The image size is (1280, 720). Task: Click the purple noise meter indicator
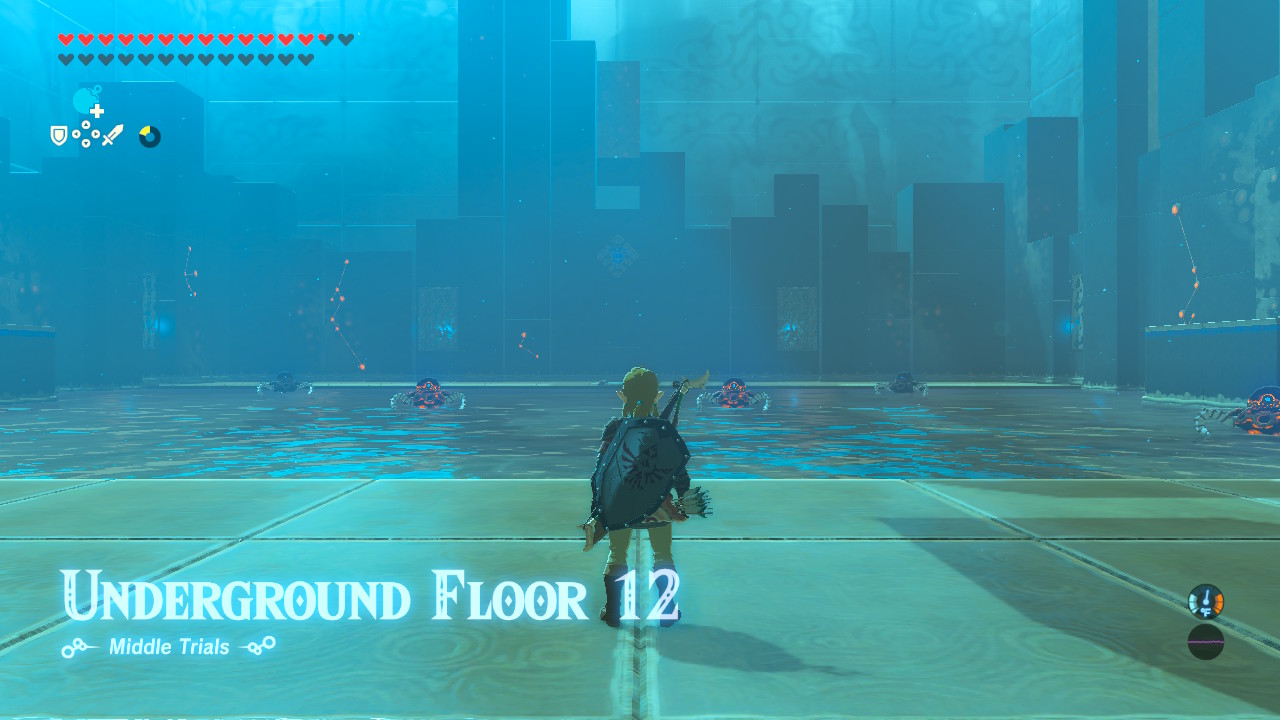[1205, 641]
